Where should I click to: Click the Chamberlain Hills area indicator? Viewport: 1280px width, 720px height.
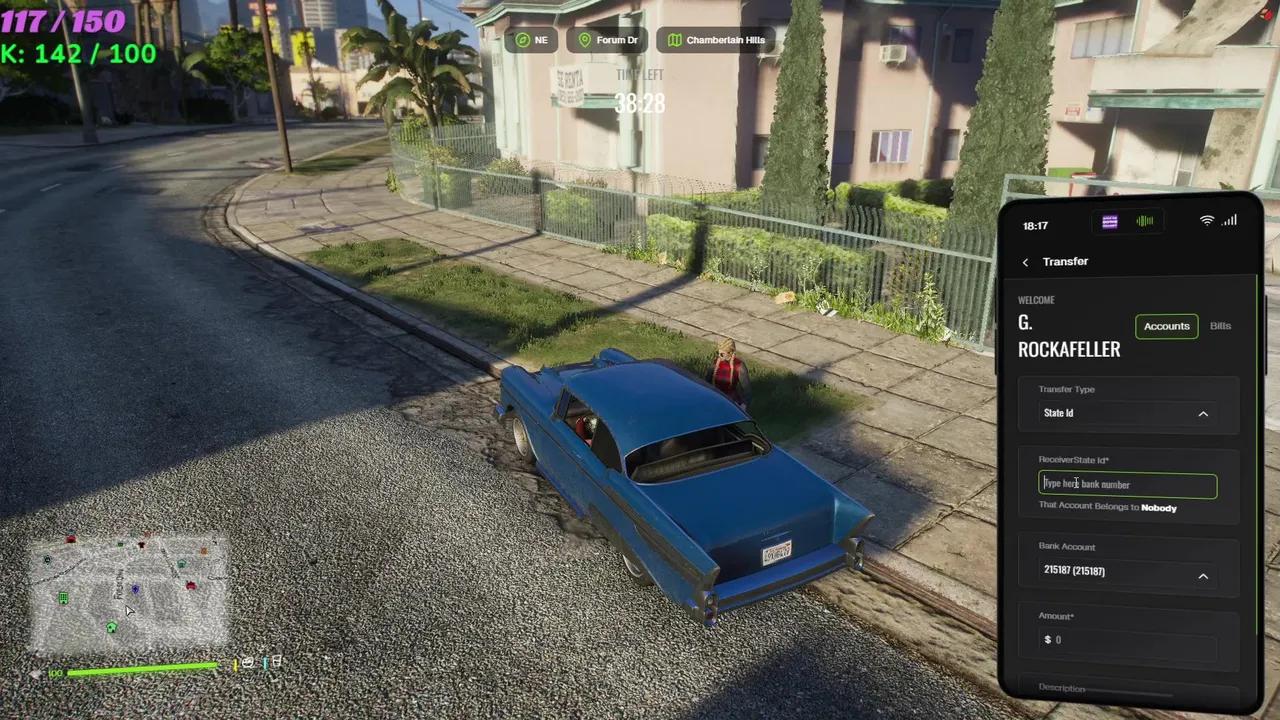tap(716, 40)
